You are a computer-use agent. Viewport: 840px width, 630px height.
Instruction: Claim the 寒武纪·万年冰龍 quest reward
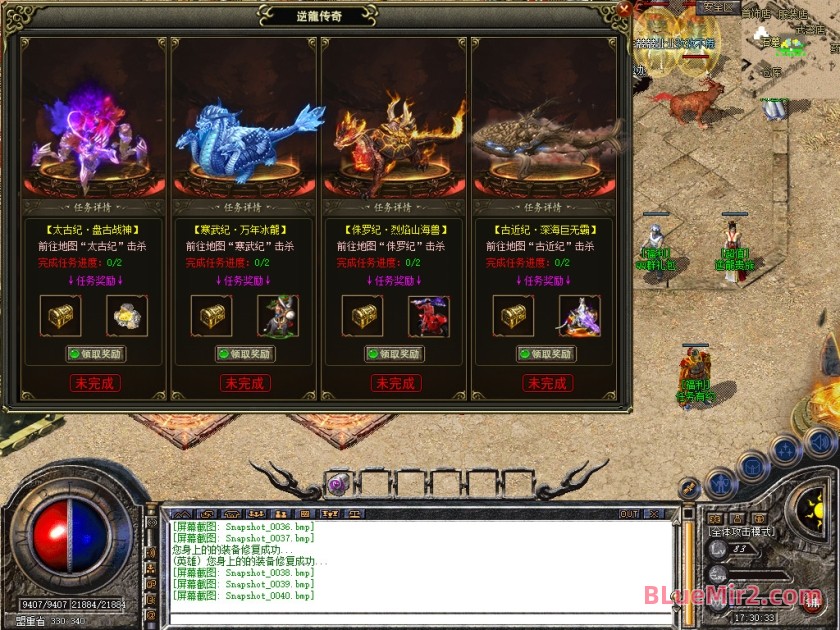tap(245, 354)
